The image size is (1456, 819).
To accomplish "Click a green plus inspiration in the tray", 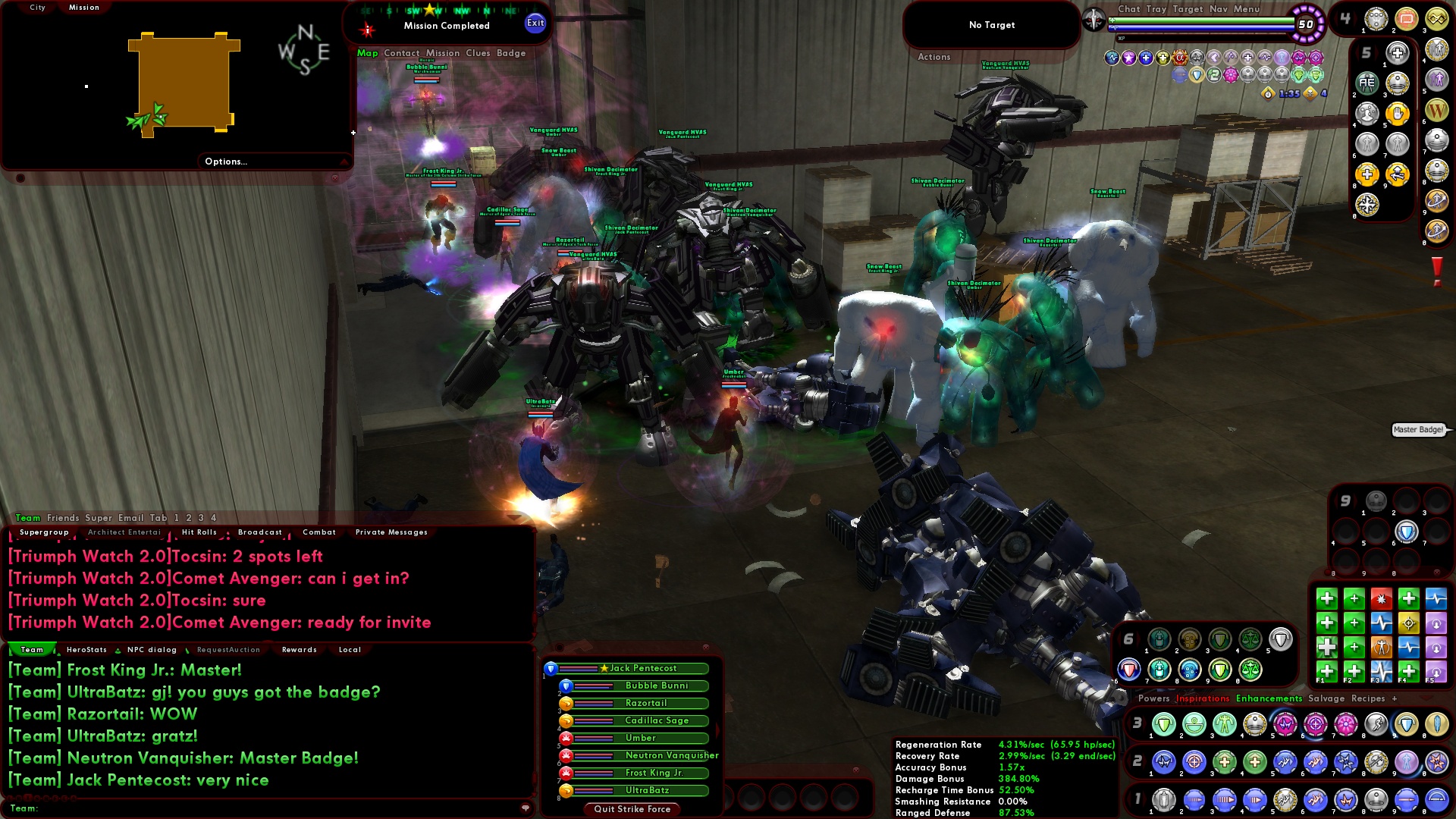I will (1327, 598).
